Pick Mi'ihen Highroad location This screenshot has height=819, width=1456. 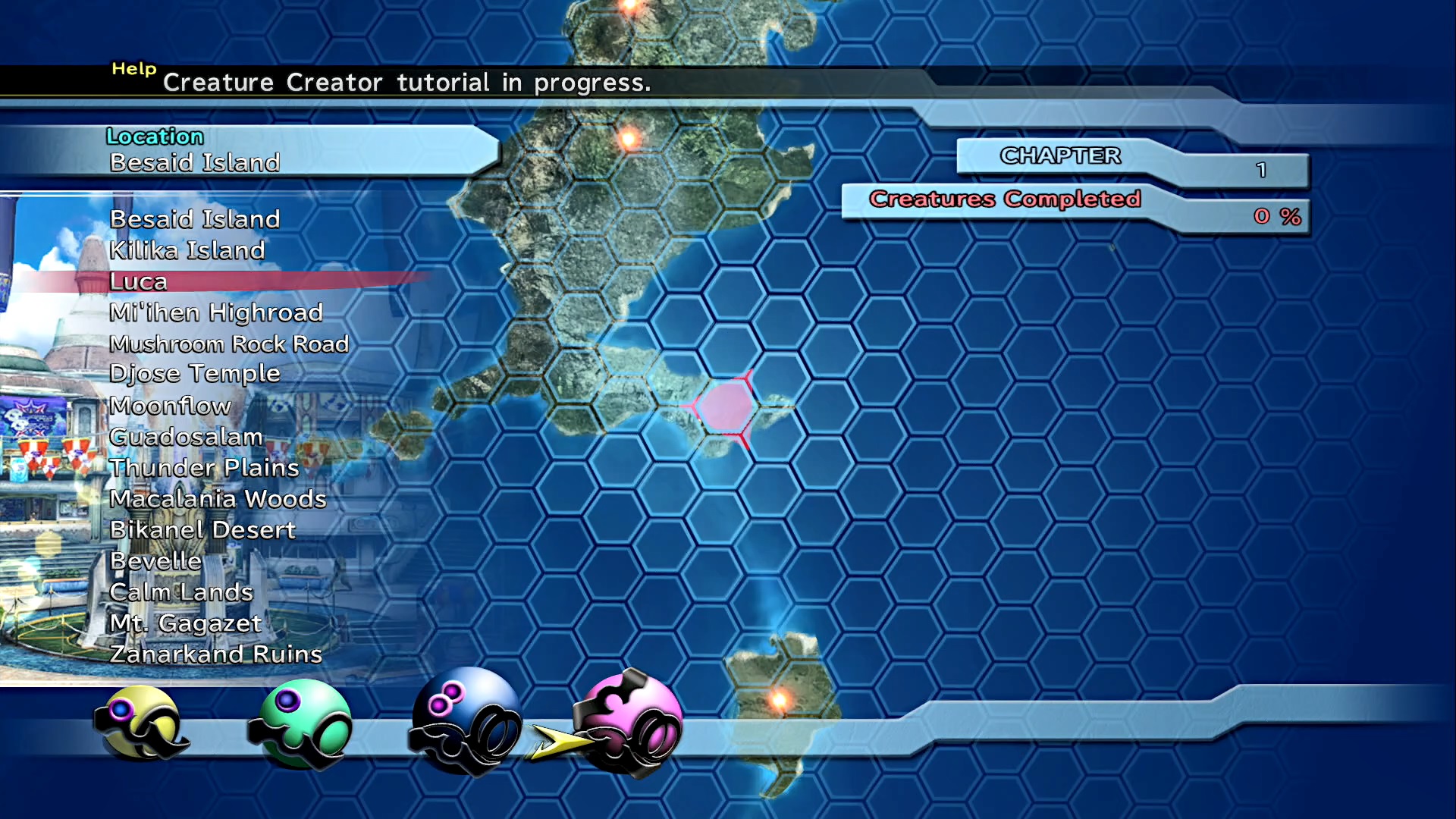216,312
